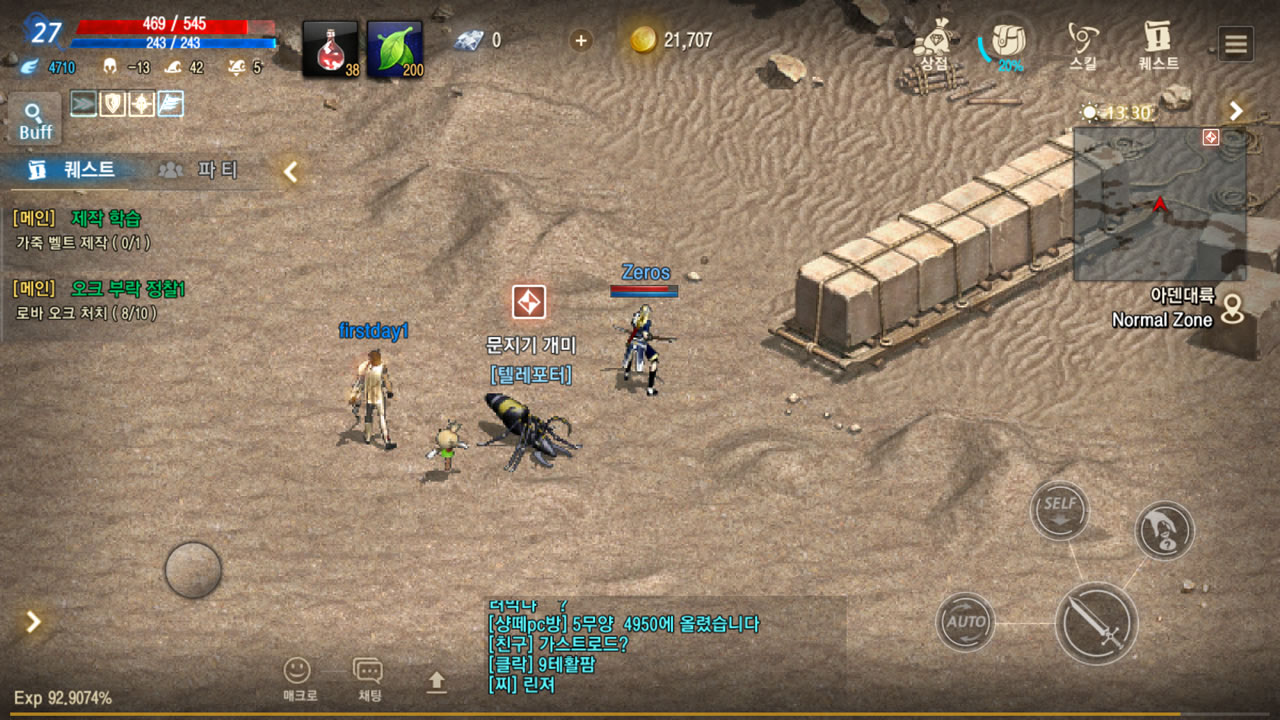Screen dimensions: 1280x720
Task: Select the 오크 부락 정찰1 quest entry
Action: point(127,289)
